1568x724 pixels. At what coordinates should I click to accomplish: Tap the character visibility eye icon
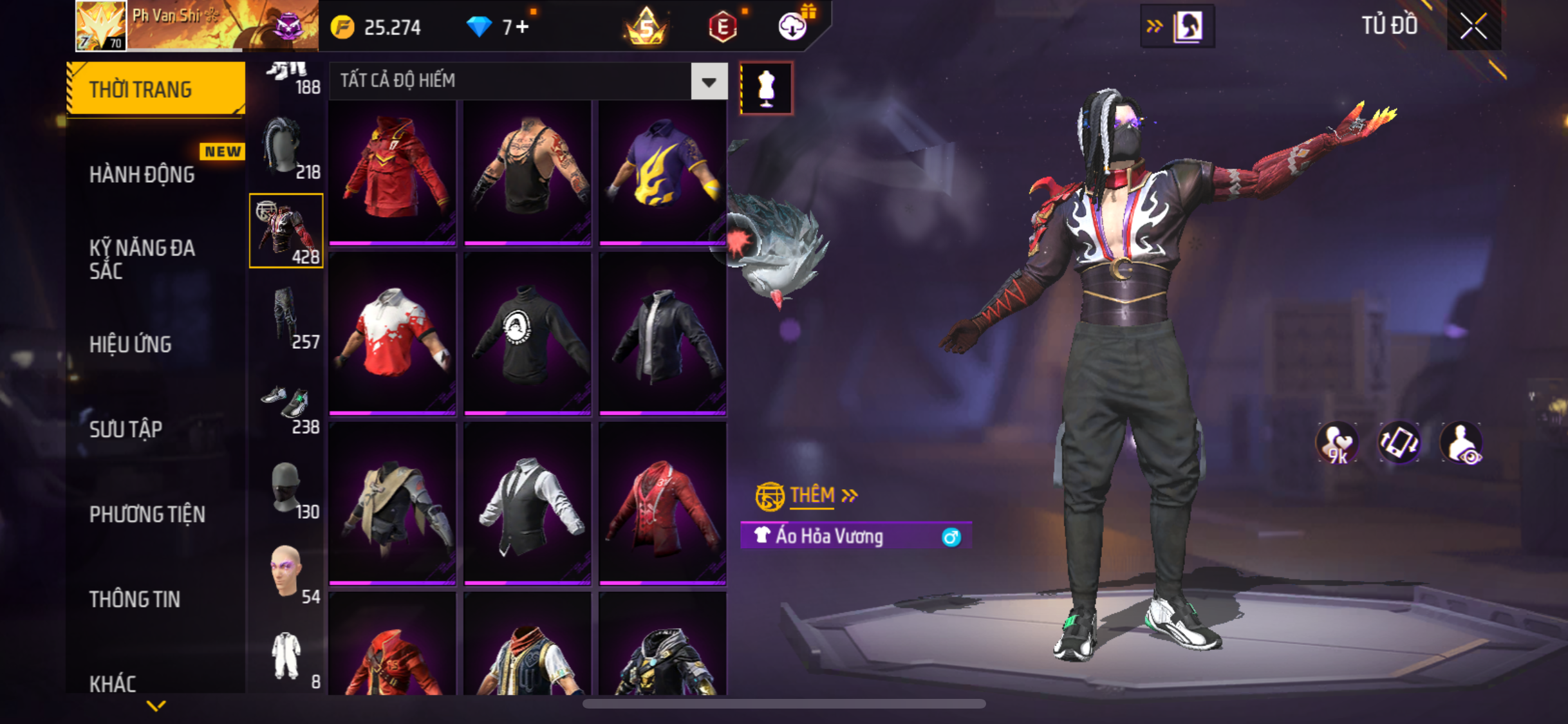1461,443
